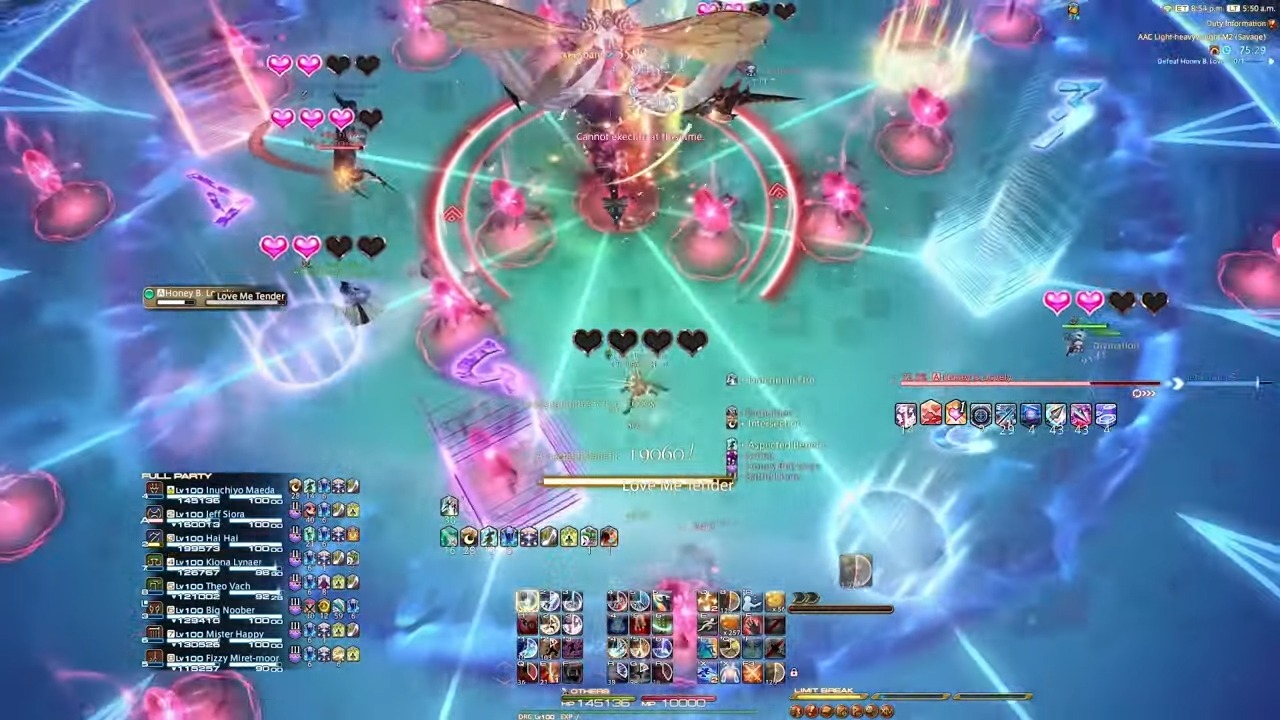The image size is (1280, 720).
Task: Switch to the OTHERS chat log tab
Action: pyautogui.click(x=590, y=691)
